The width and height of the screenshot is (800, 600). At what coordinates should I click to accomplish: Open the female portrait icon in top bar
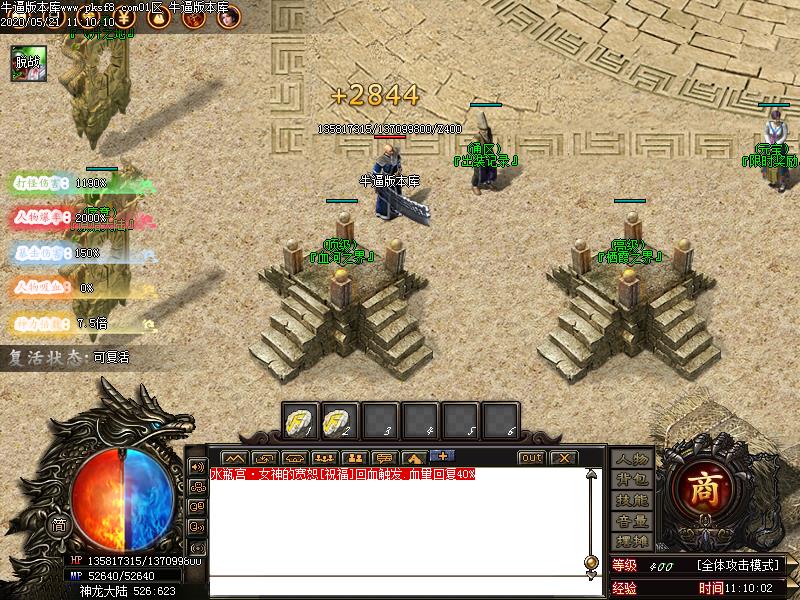point(228,17)
